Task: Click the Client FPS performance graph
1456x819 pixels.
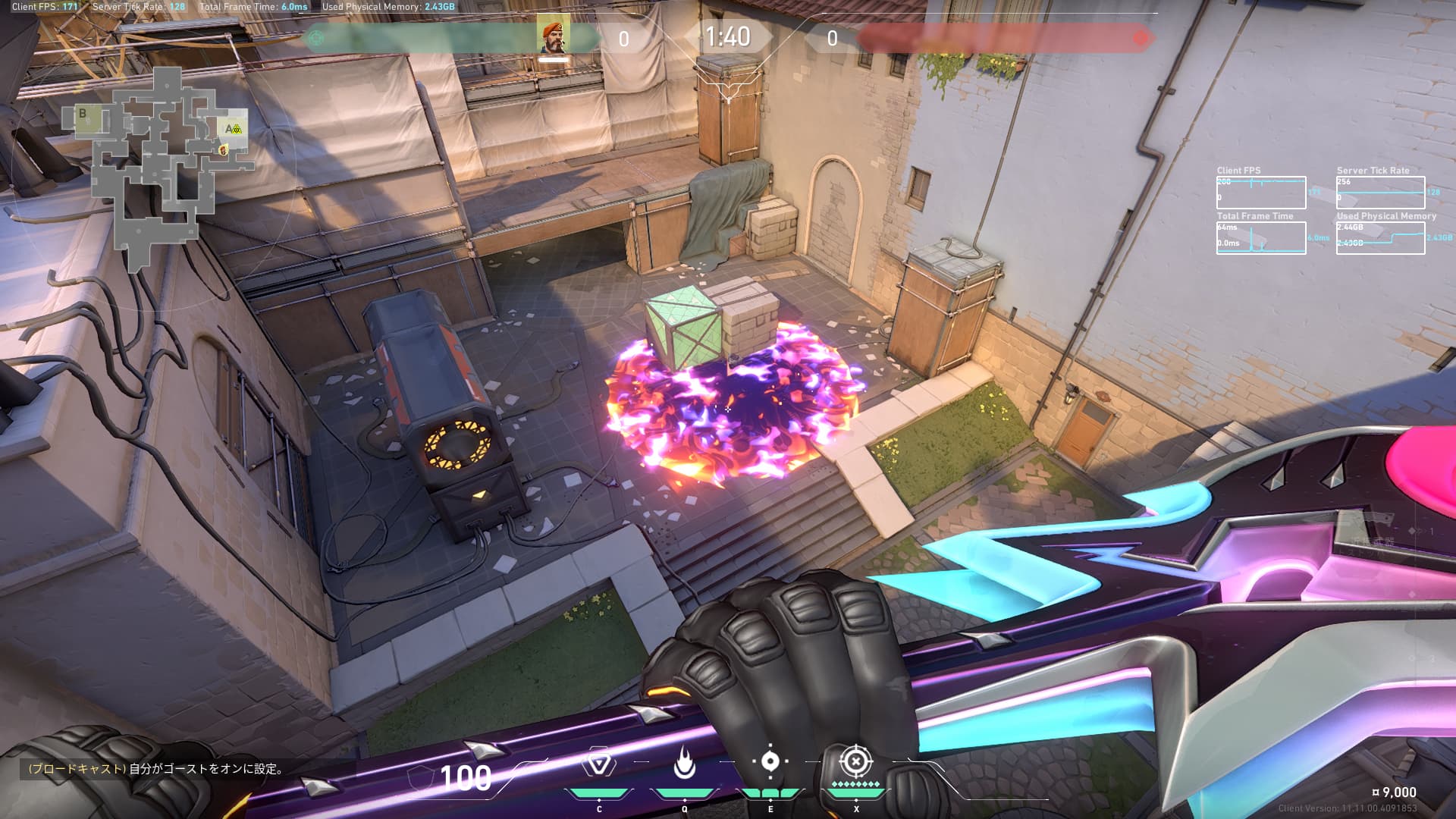Action: coord(1260,193)
